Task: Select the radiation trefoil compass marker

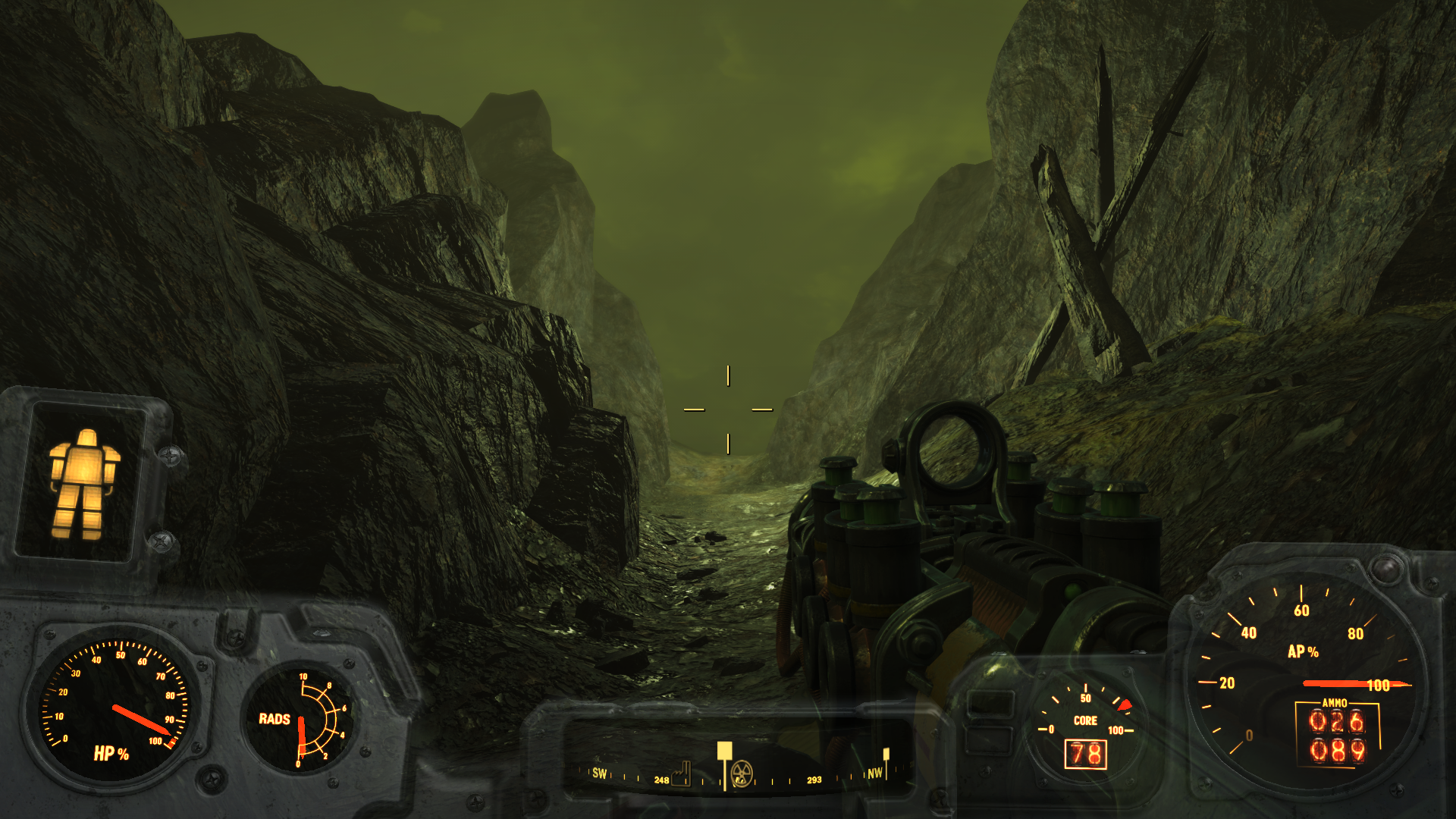Action: [741, 773]
